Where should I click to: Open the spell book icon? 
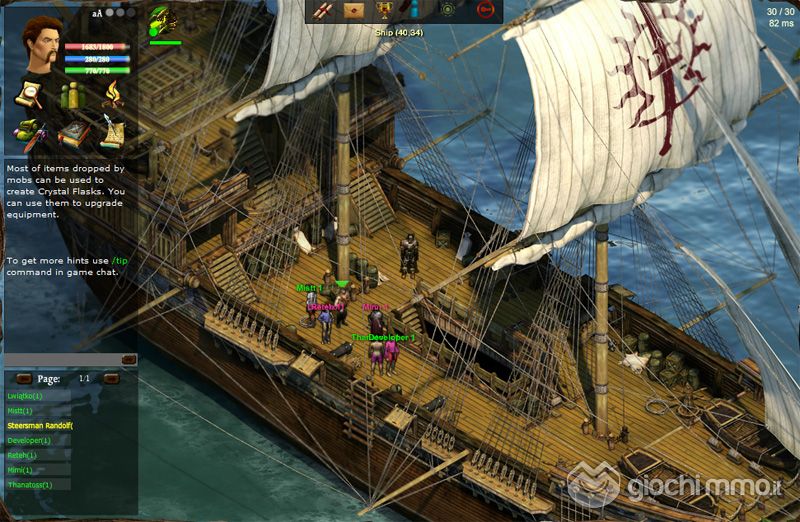pyautogui.click(x=71, y=132)
